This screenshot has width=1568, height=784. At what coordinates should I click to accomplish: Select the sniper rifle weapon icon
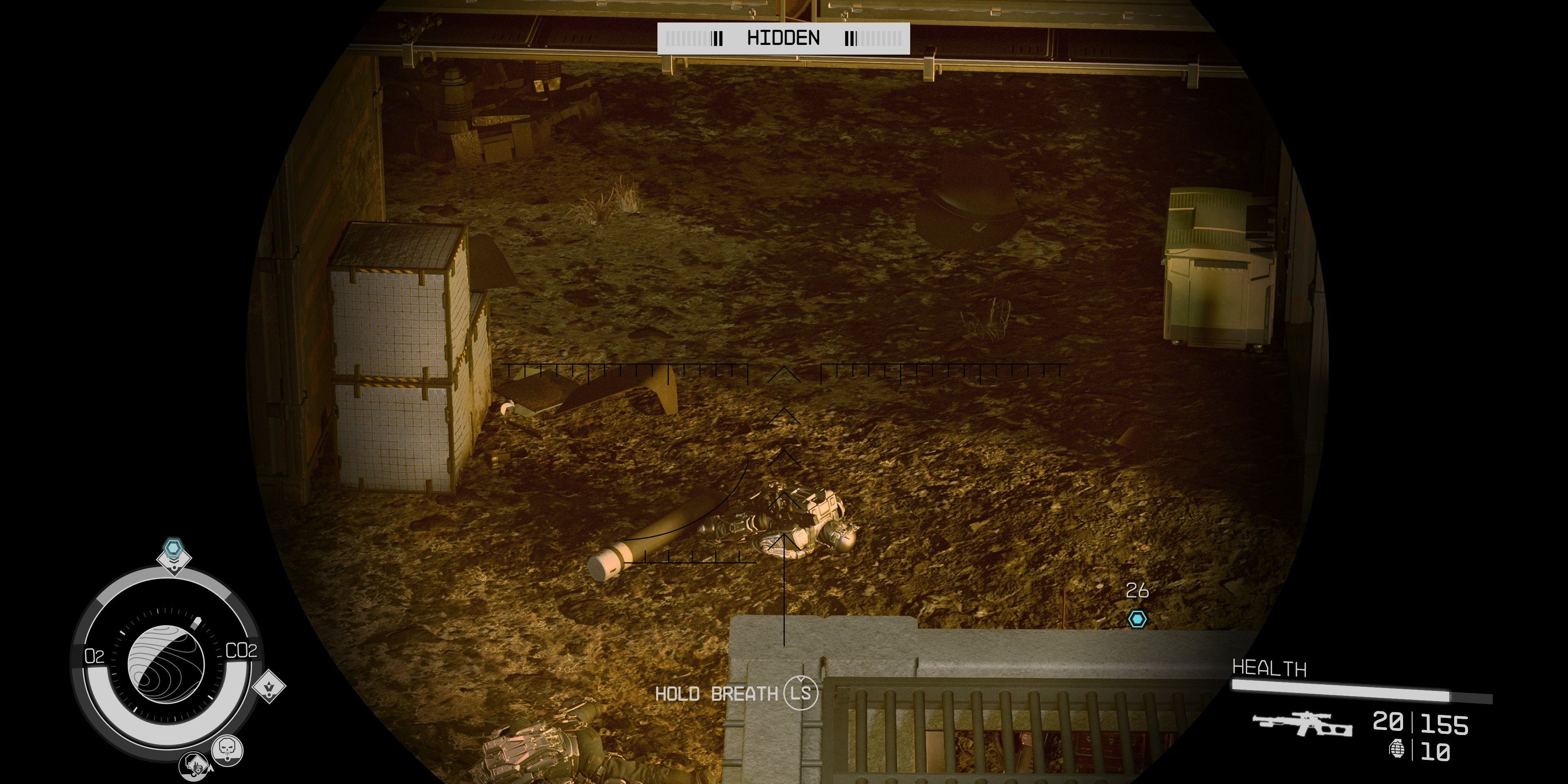(x=1303, y=724)
